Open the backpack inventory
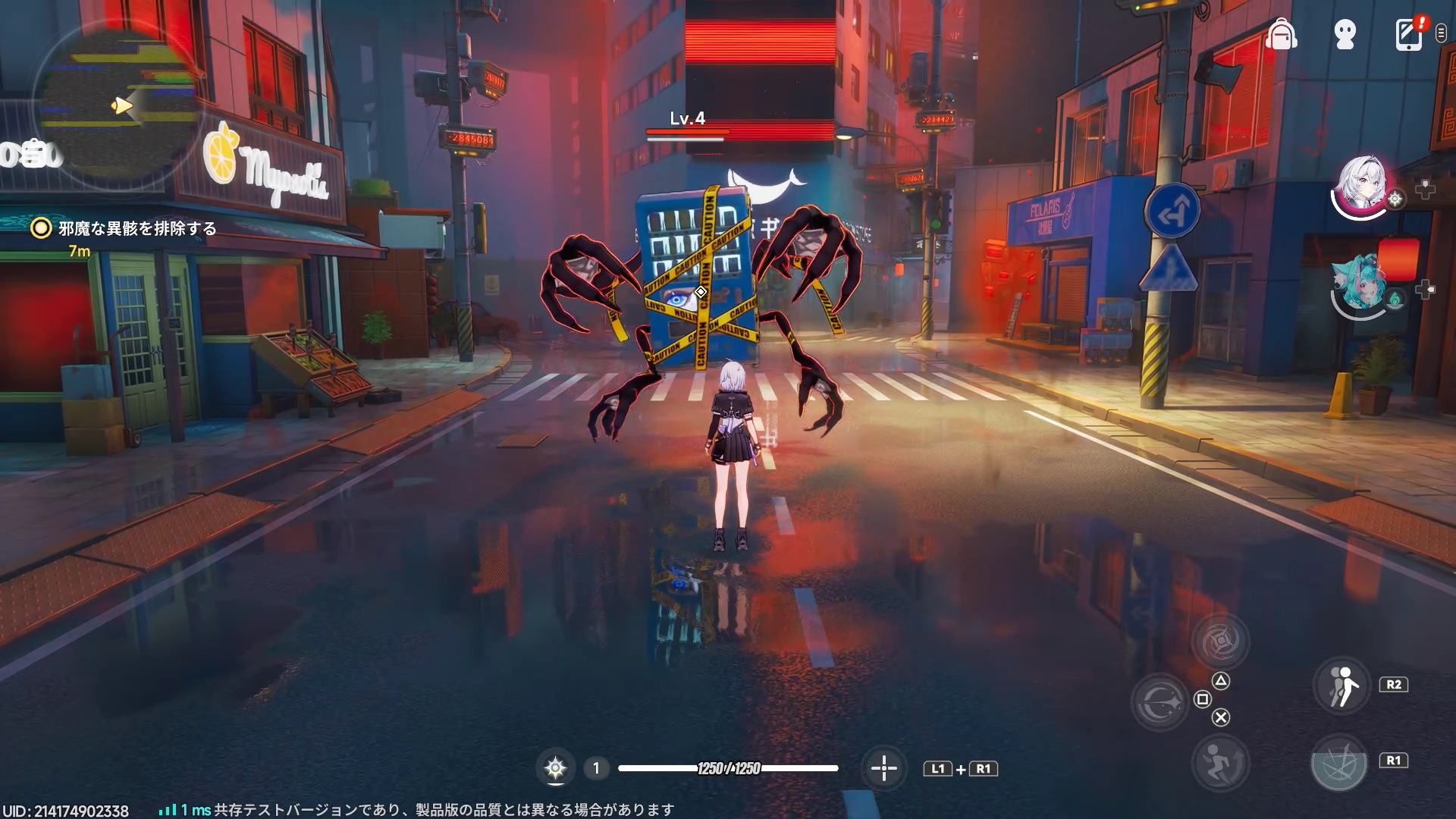The height and width of the screenshot is (819, 1456). pyautogui.click(x=1281, y=35)
